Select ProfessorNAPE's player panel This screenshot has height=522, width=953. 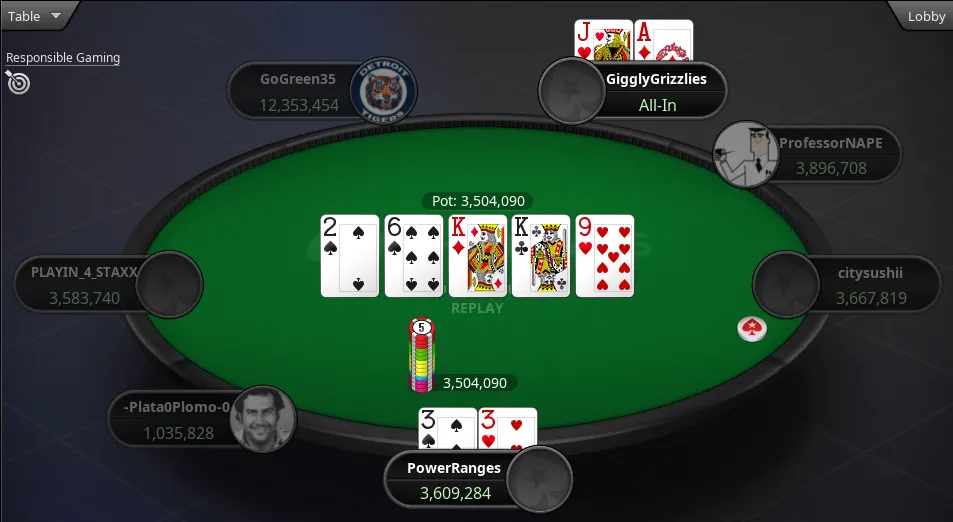[x=830, y=155]
